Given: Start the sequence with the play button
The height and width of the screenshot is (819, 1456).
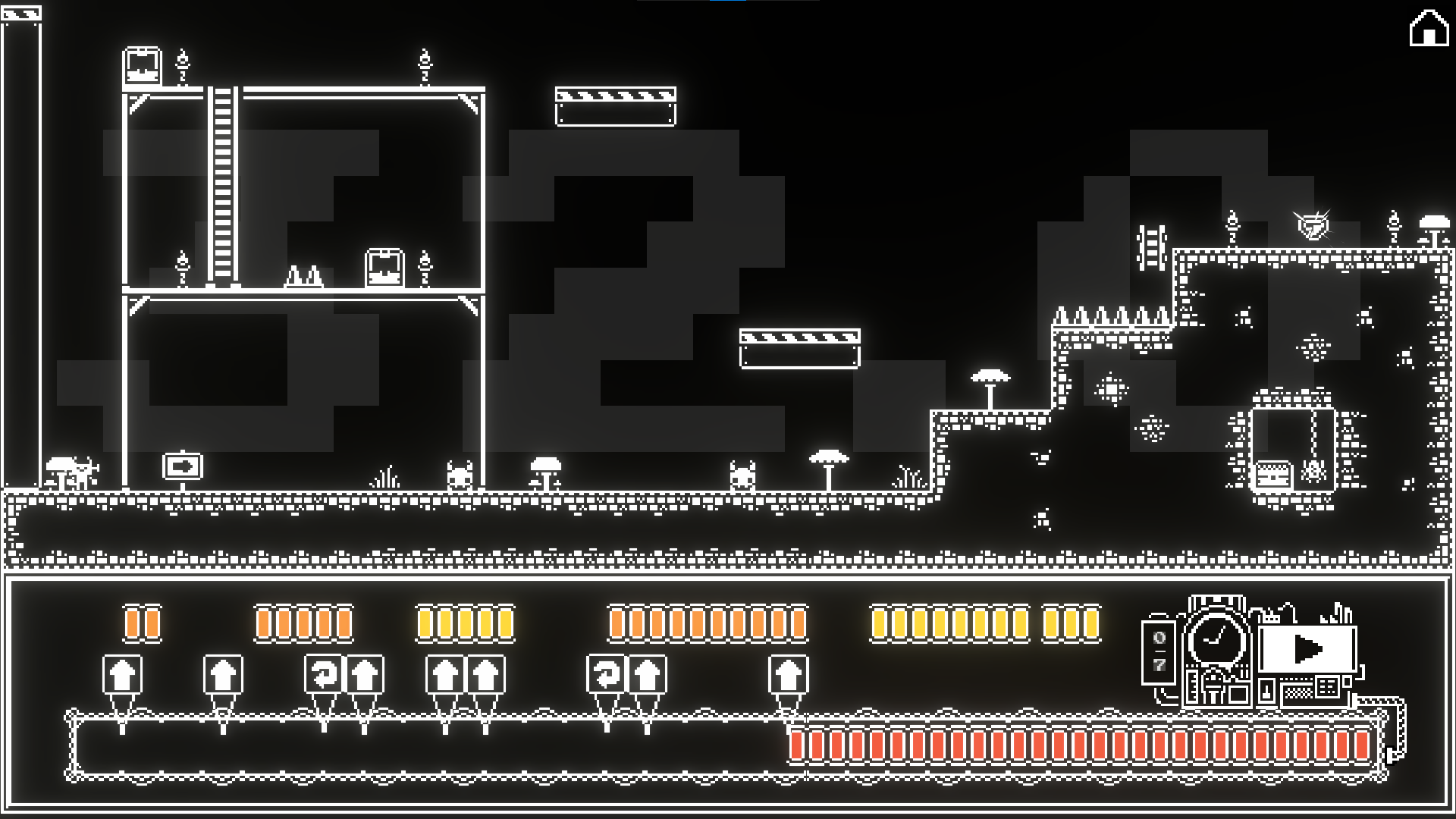Looking at the screenshot, I should point(1307,649).
